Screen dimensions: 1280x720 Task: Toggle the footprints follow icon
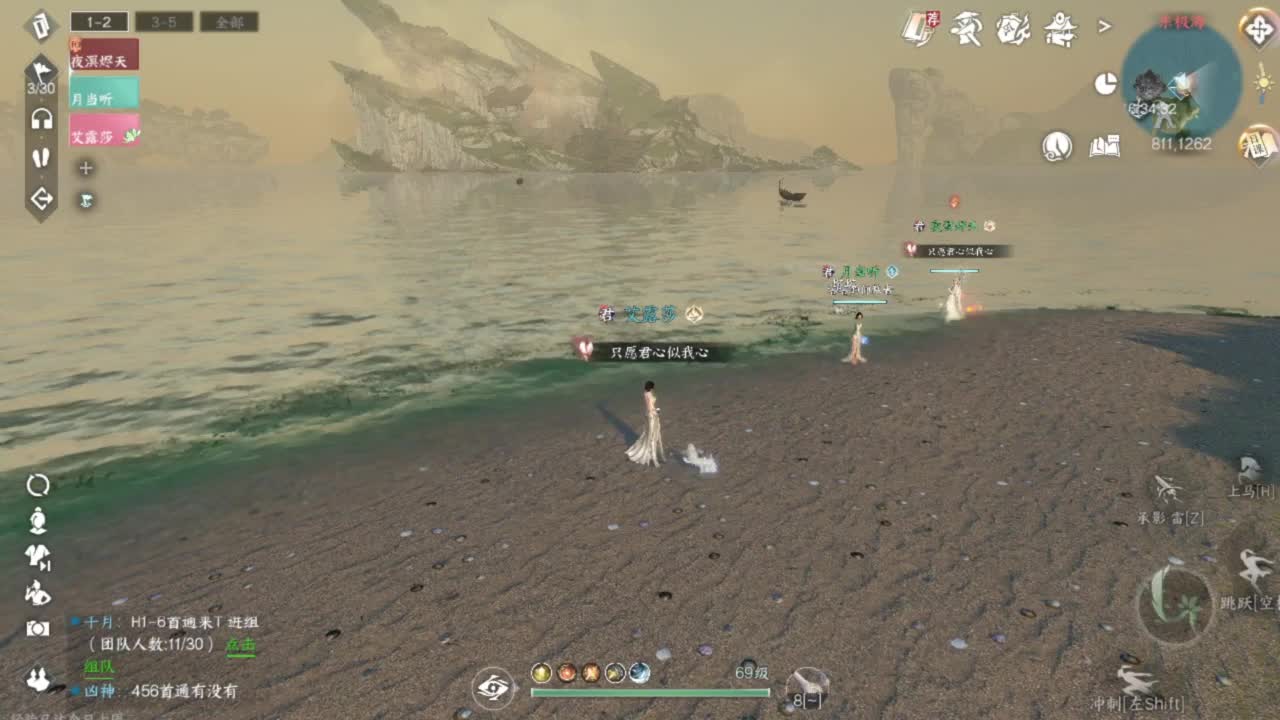[41, 158]
